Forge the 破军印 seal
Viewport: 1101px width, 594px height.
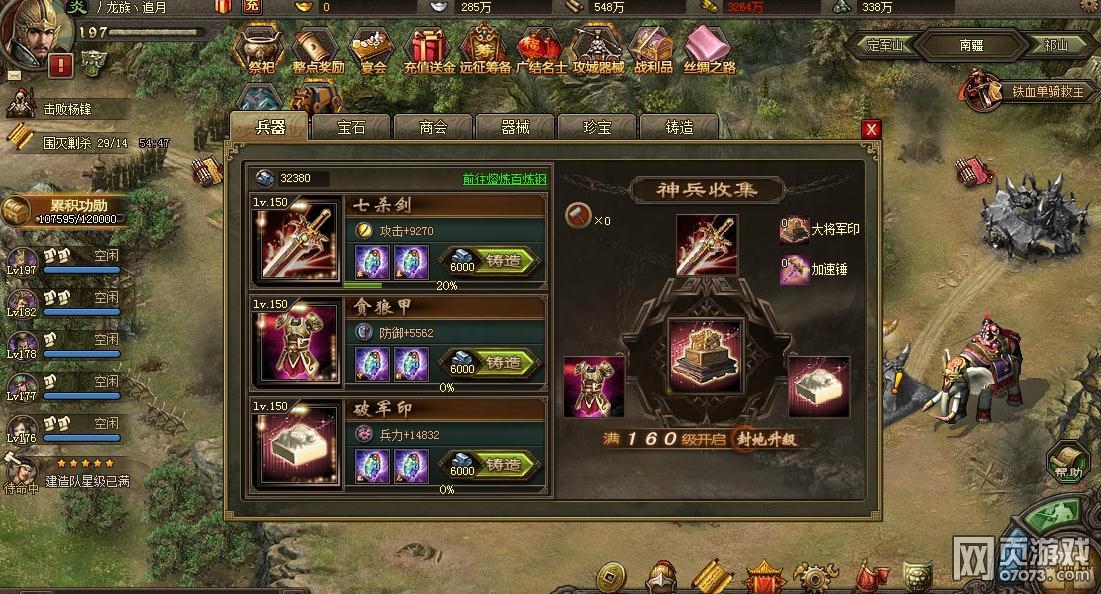pyautogui.click(x=503, y=465)
